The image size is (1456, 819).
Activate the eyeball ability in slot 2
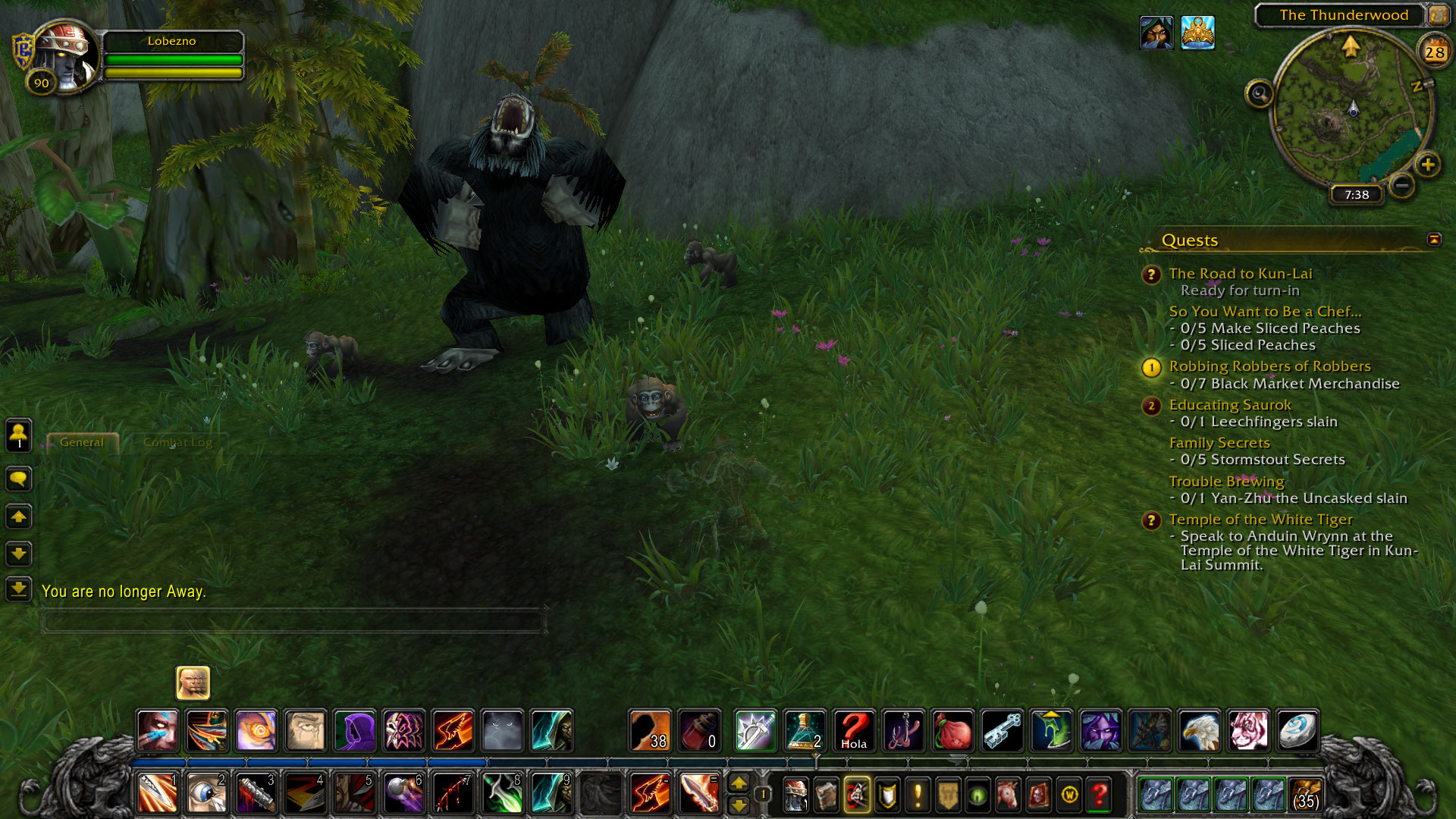[x=206, y=793]
